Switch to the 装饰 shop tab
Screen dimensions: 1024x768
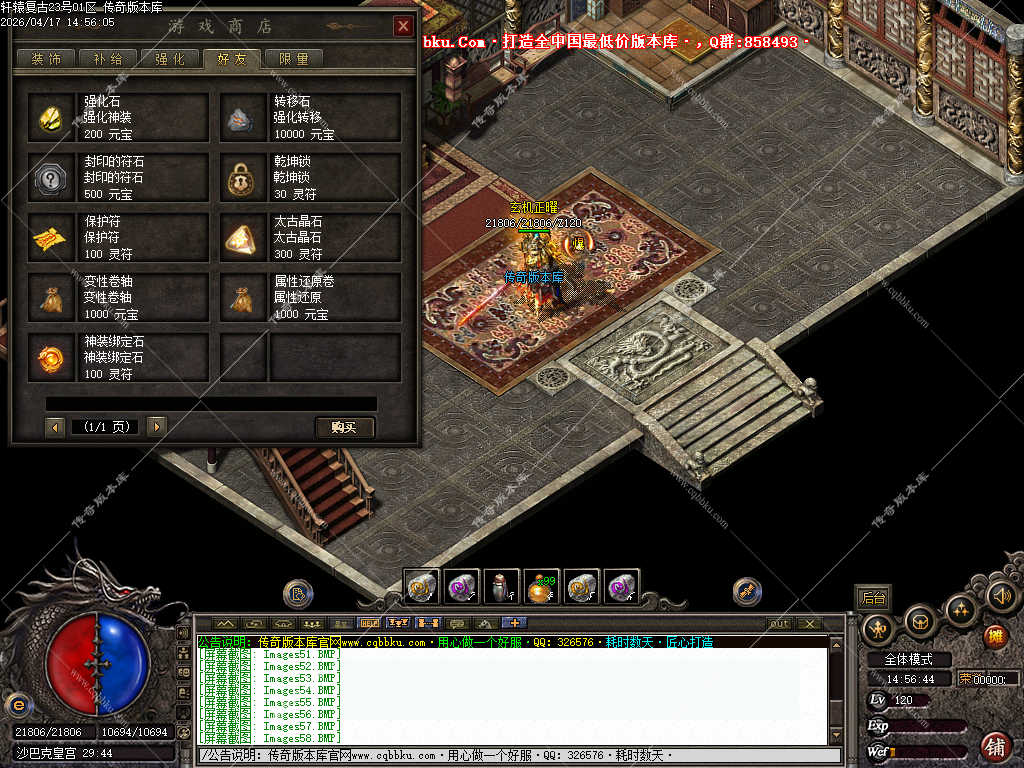tap(46, 59)
